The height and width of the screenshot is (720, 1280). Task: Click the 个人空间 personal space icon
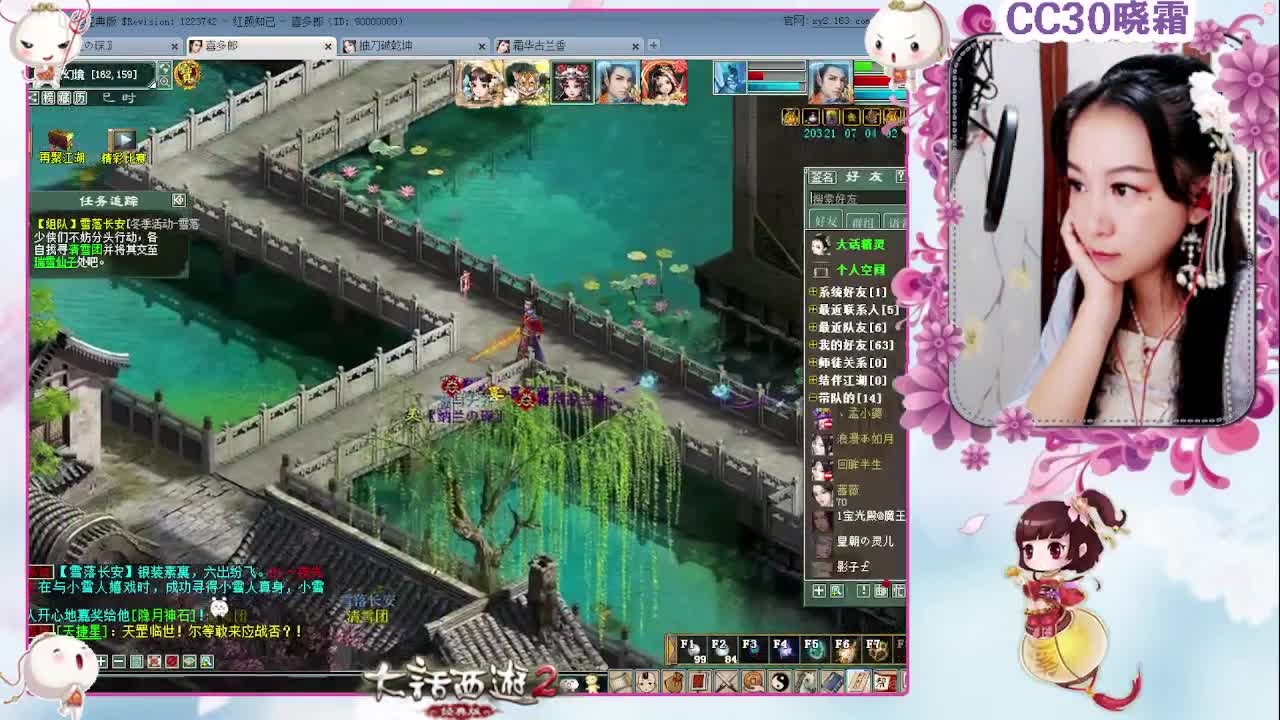[x=860, y=270]
